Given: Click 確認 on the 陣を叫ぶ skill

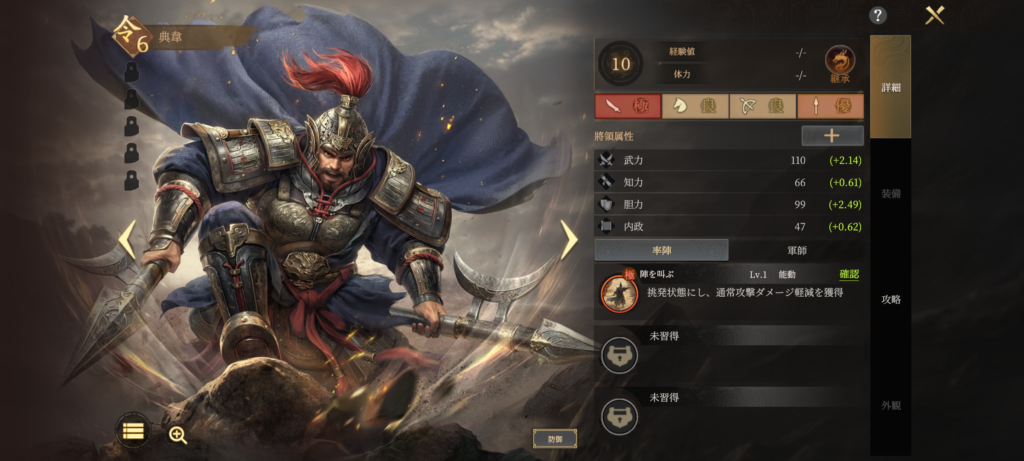Looking at the screenshot, I should click(848, 274).
